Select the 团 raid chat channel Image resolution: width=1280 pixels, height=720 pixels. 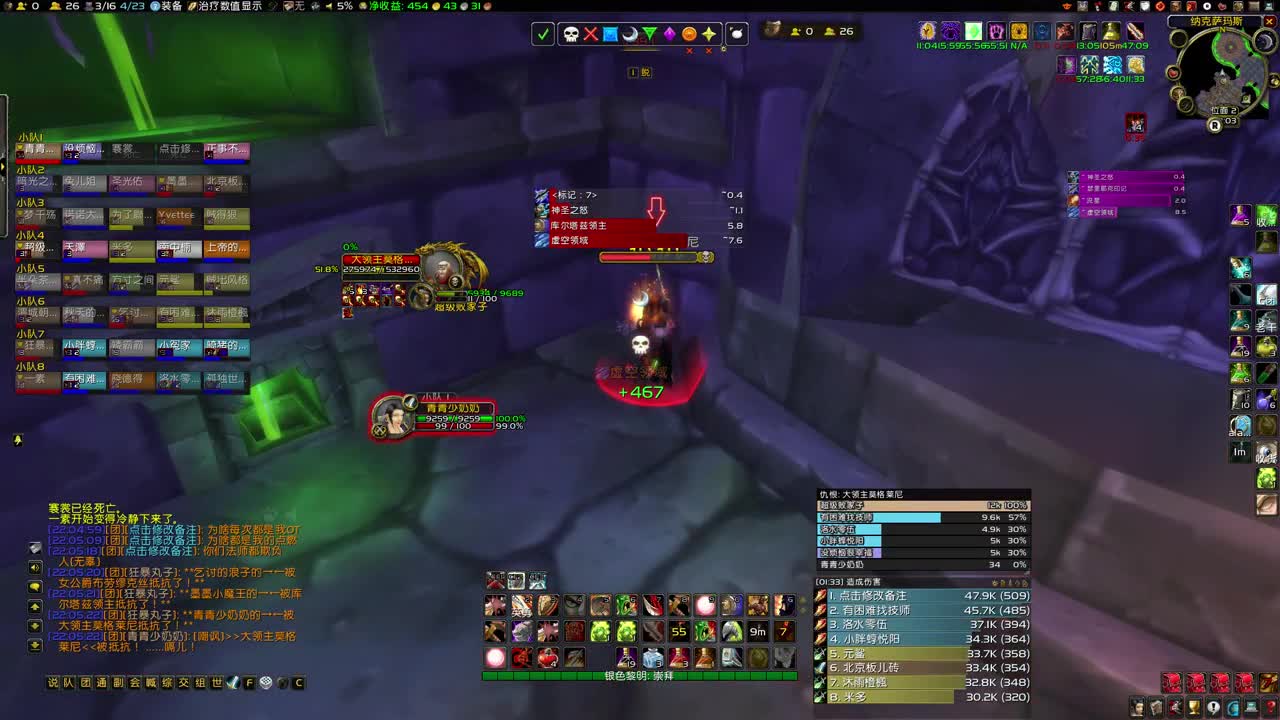coord(83,682)
